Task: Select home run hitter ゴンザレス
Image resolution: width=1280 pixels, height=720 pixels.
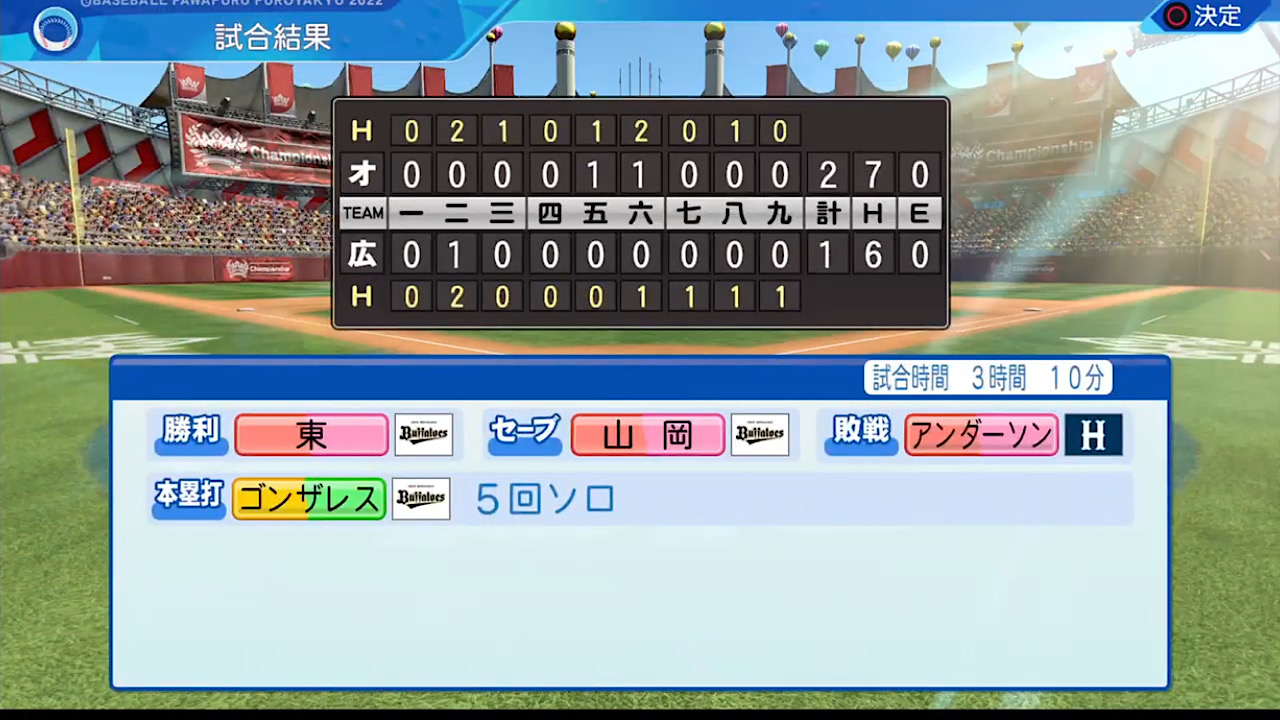Action: (x=308, y=498)
